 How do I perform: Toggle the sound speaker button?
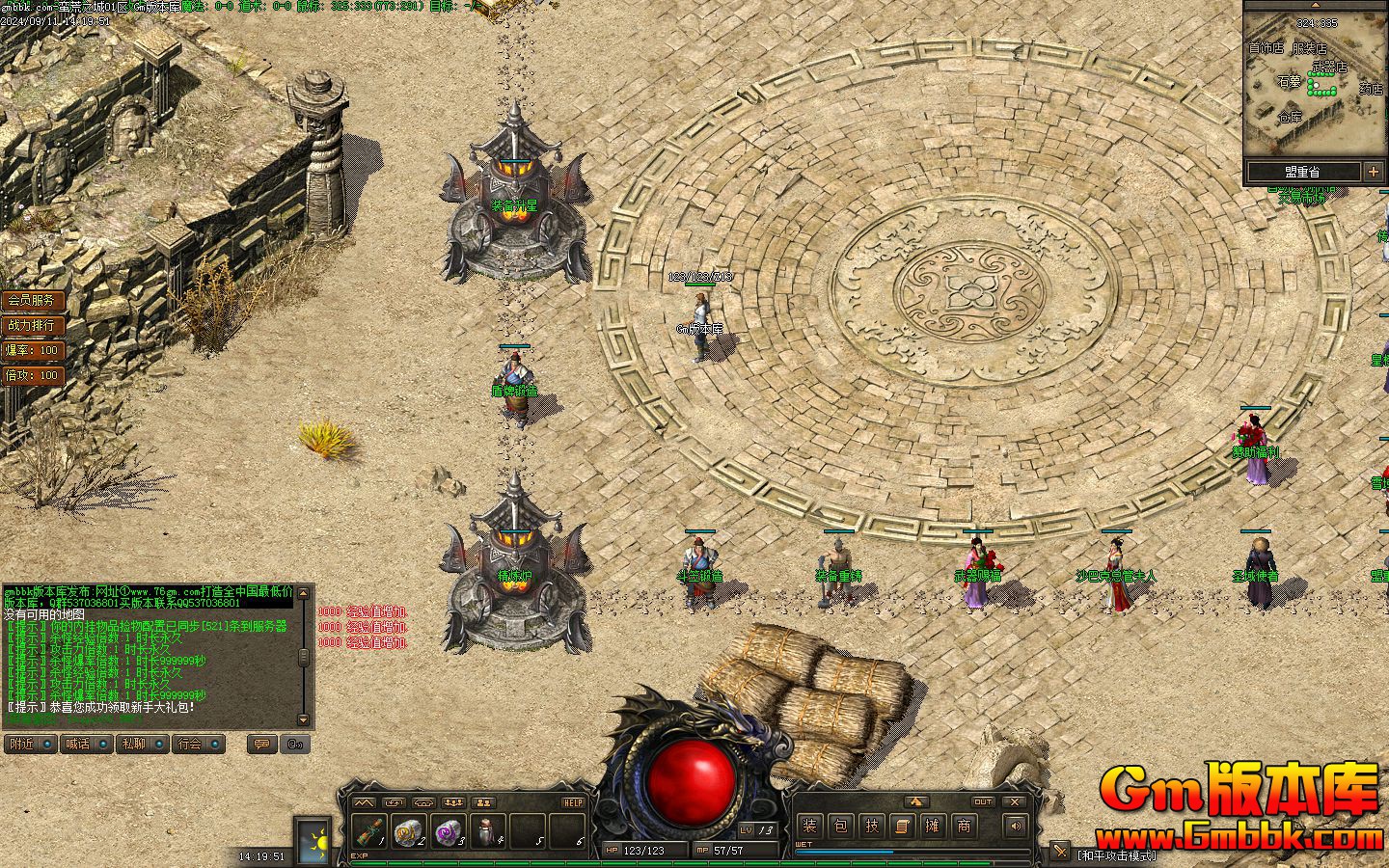(x=1015, y=826)
